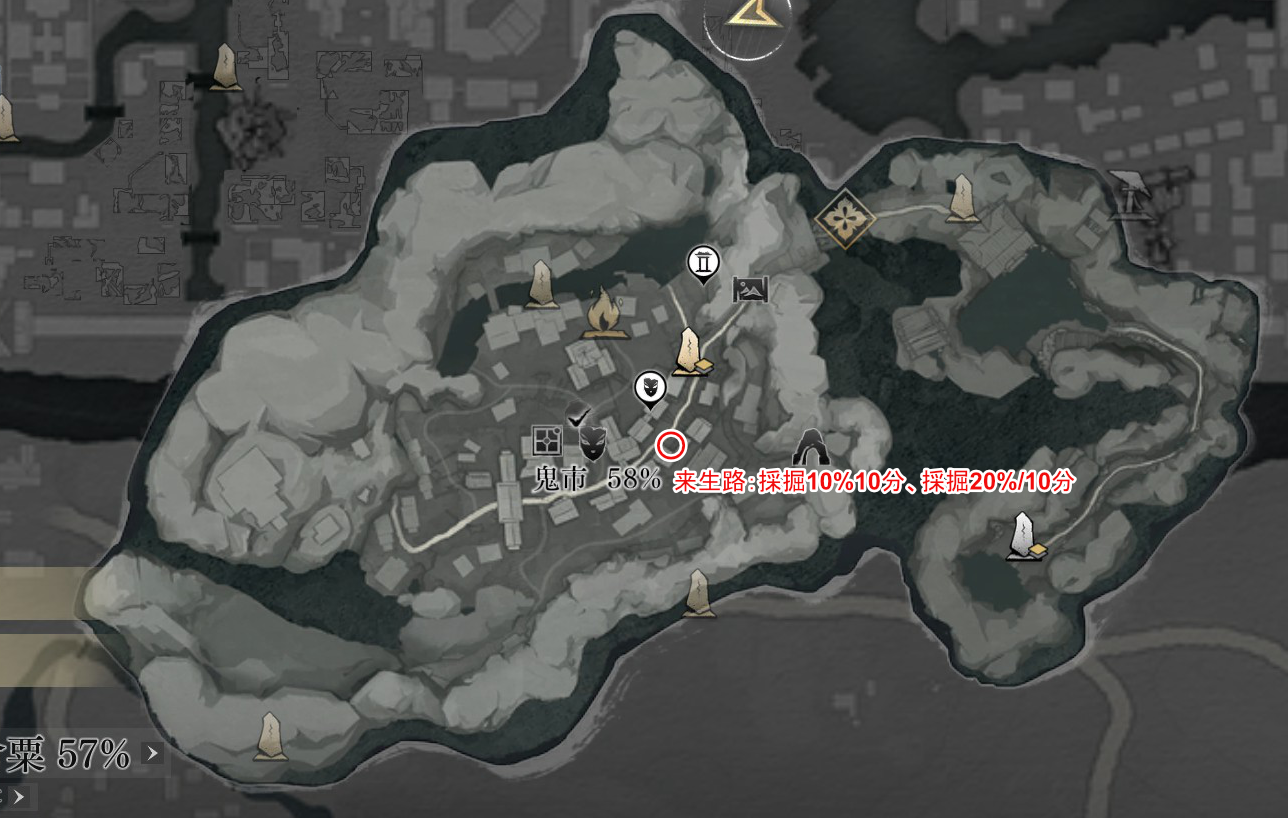Select the white mask pin marker
Viewport: 1288px width, 818px height.
(650, 388)
